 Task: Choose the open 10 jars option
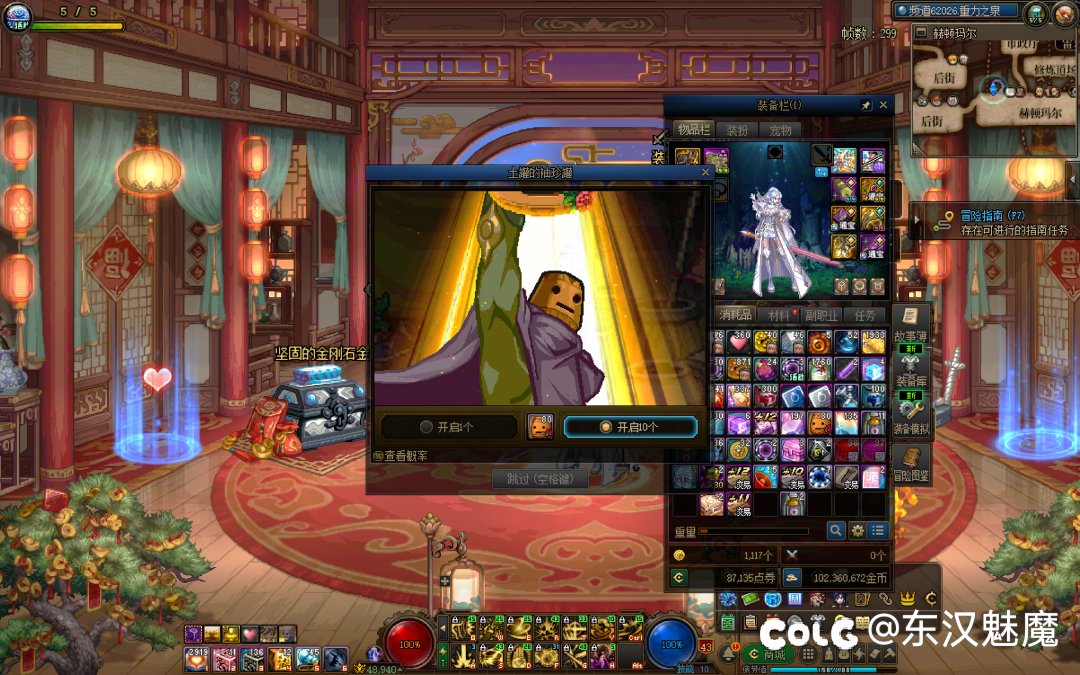pos(630,427)
